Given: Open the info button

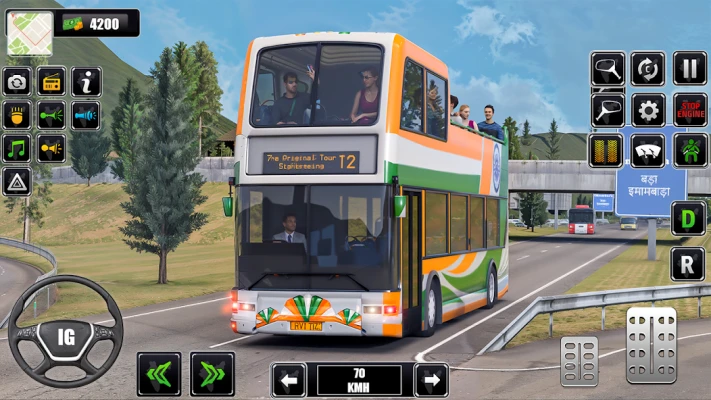Looking at the screenshot, I should pyautogui.click(x=87, y=81).
